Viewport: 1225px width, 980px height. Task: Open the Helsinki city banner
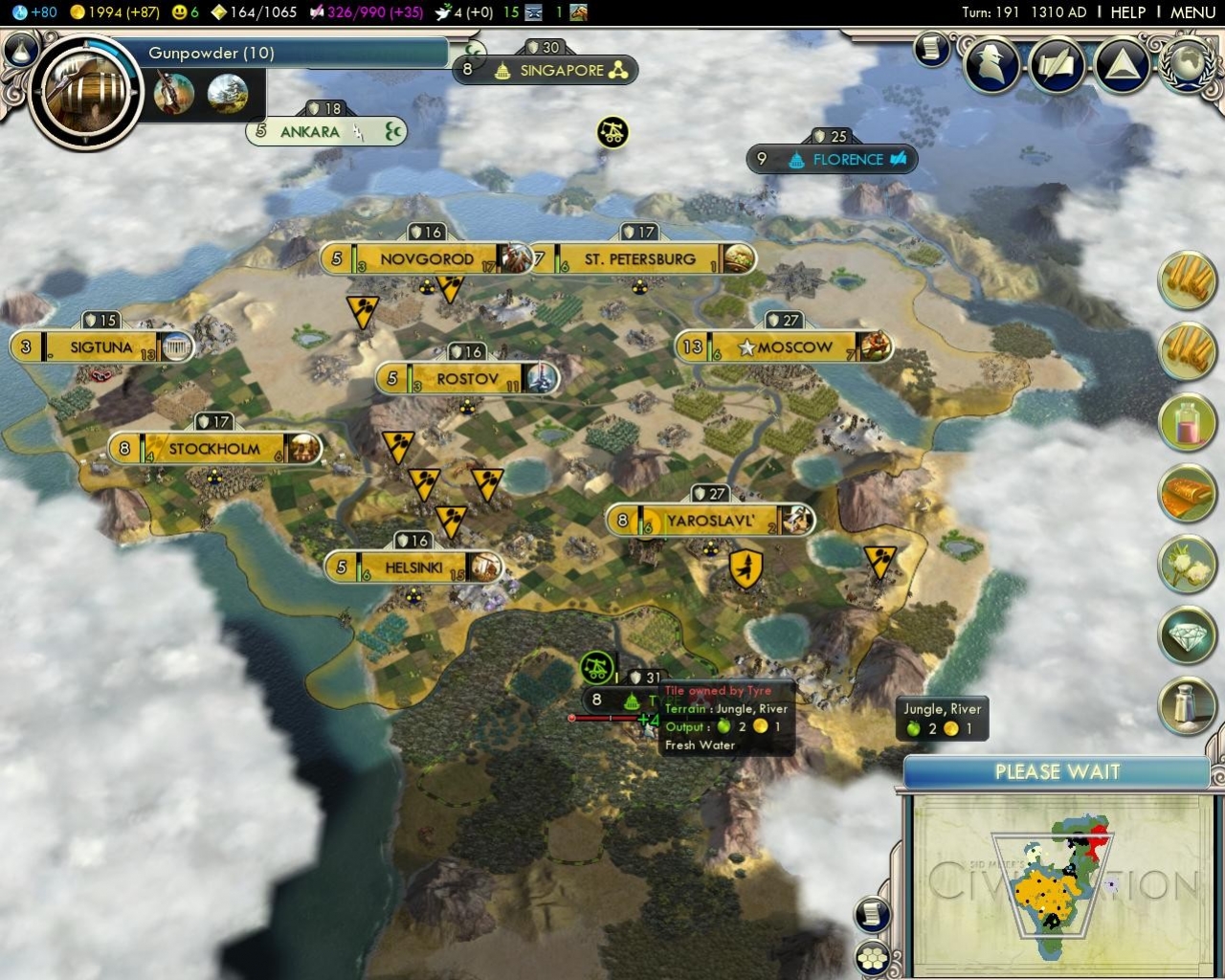pos(413,568)
